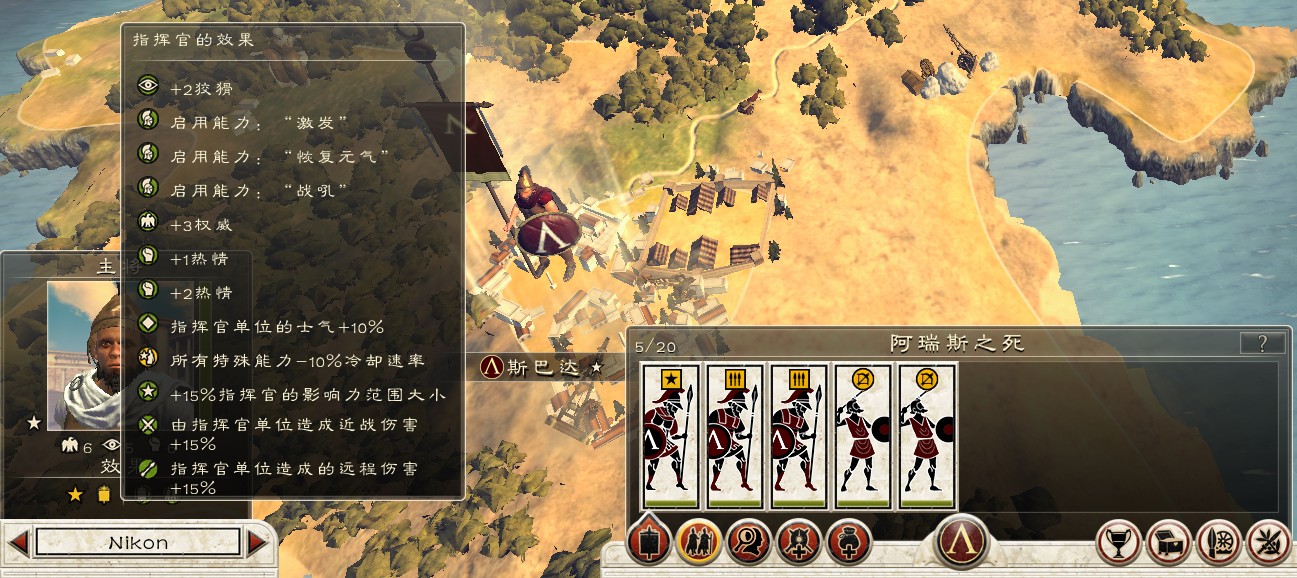The width and height of the screenshot is (1297, 578).
Task: Open the army standard banner button
Action: [x=649, y=543]
